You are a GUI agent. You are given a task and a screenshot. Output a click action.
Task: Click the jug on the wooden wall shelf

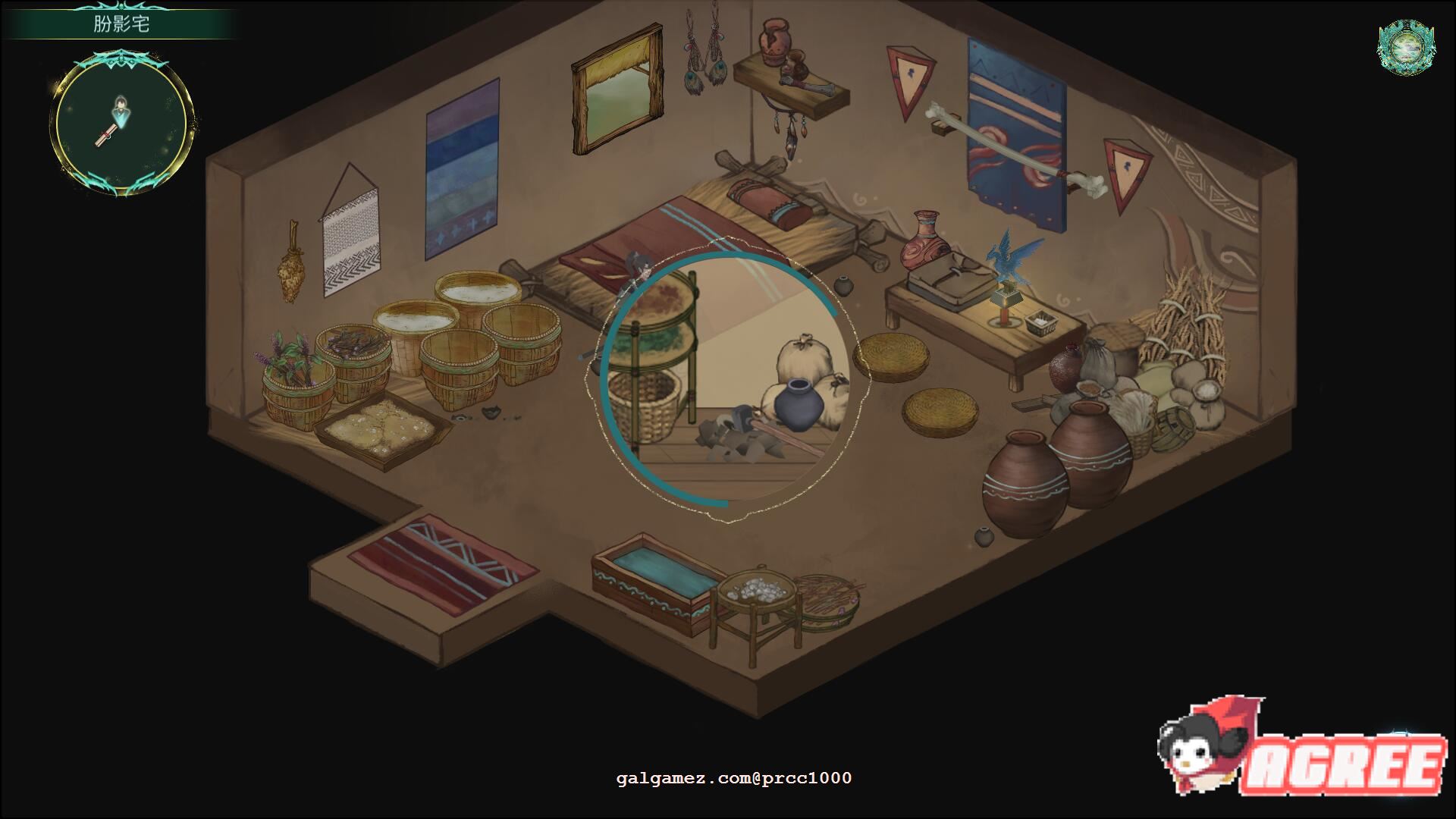[x=773, y=42]
